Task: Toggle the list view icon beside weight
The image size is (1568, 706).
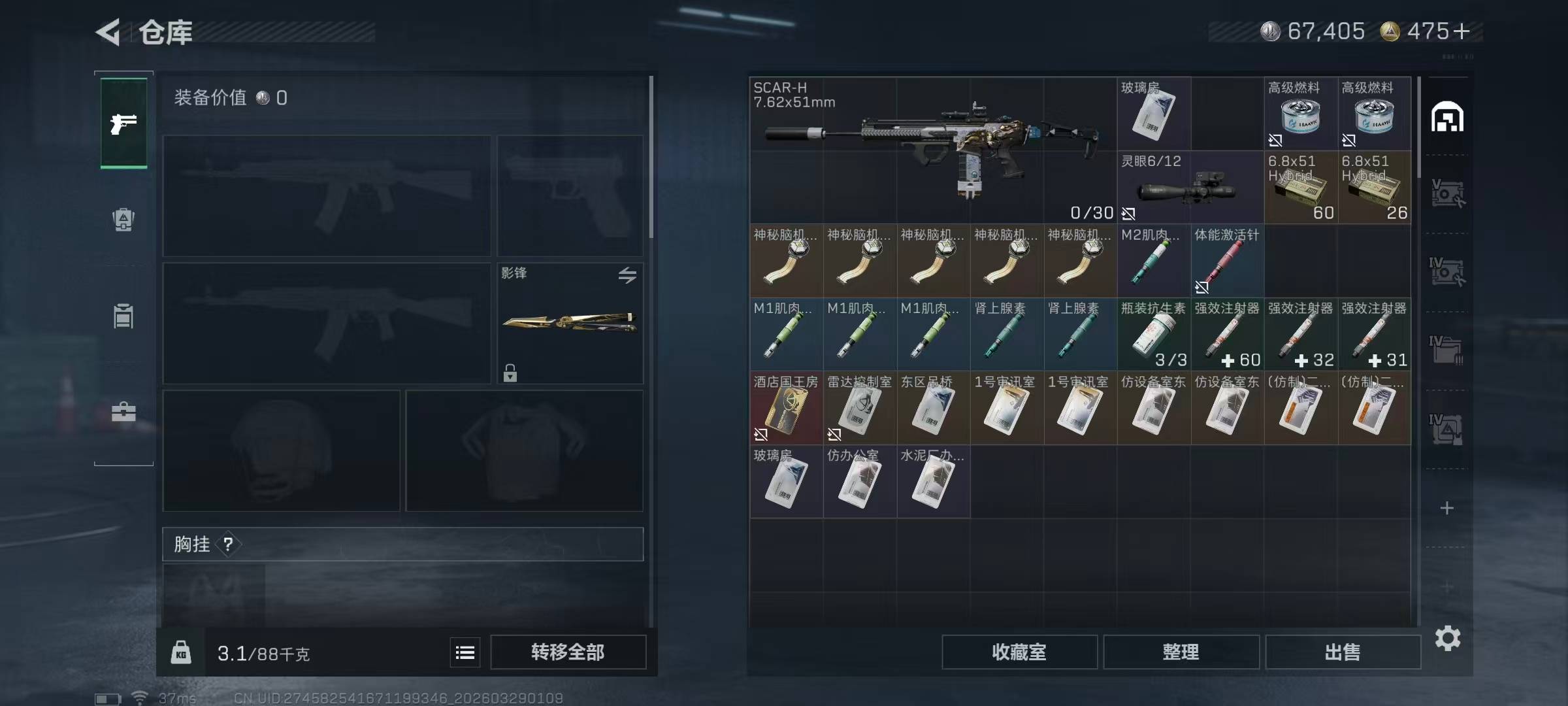Action: 465,652
